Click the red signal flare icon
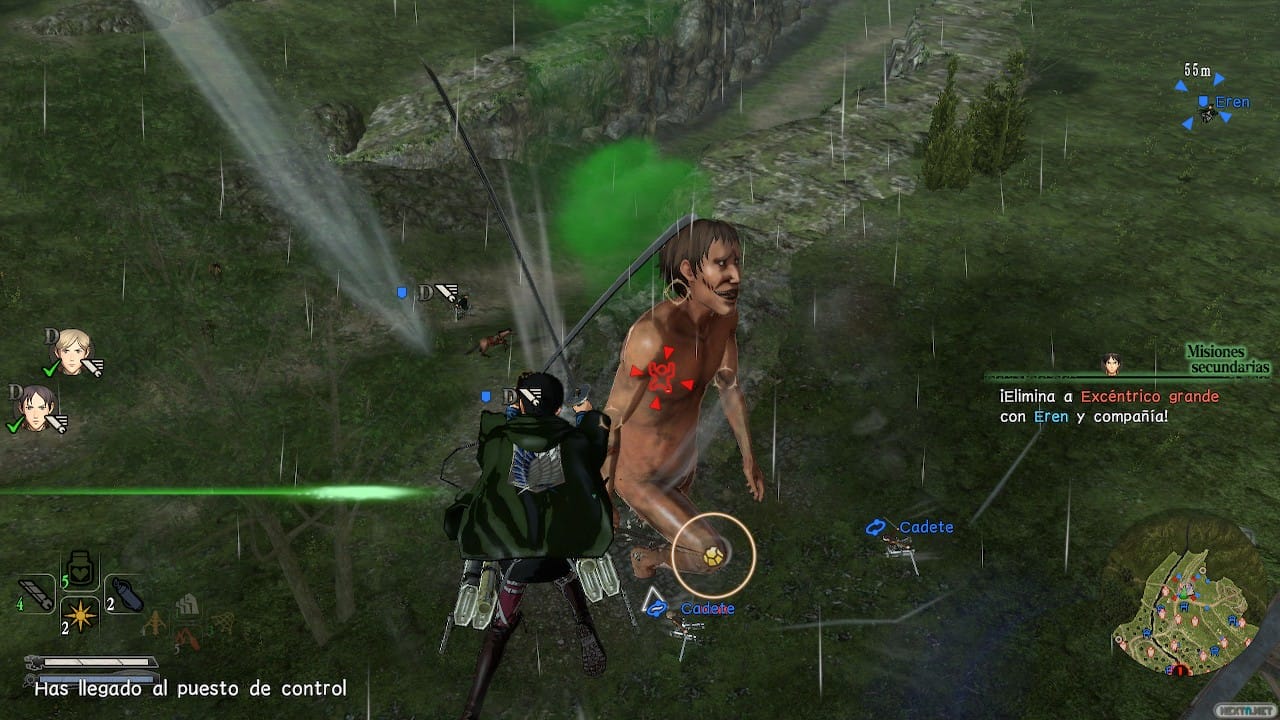The image size is (1280, 720). click(x=189, y=637)
